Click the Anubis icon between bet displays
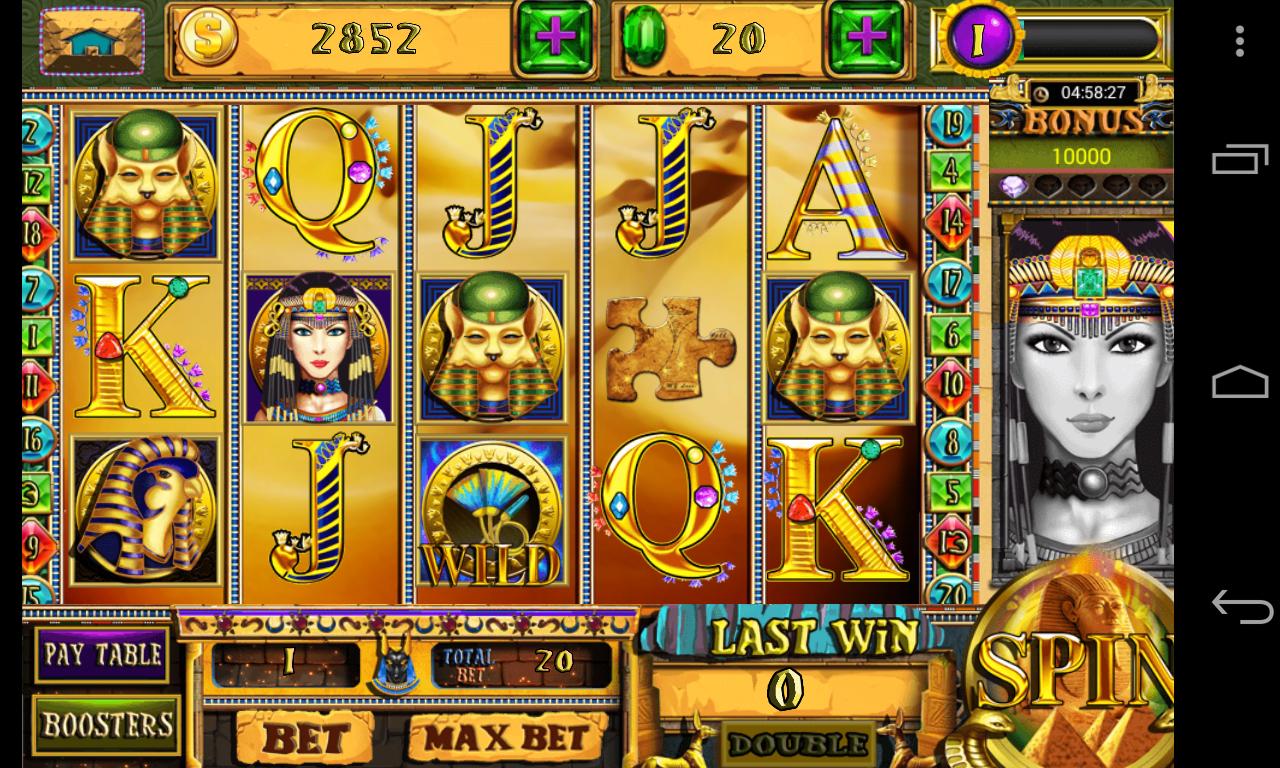This screenshot has width=1280, height=768. click(x=394, y=664)
